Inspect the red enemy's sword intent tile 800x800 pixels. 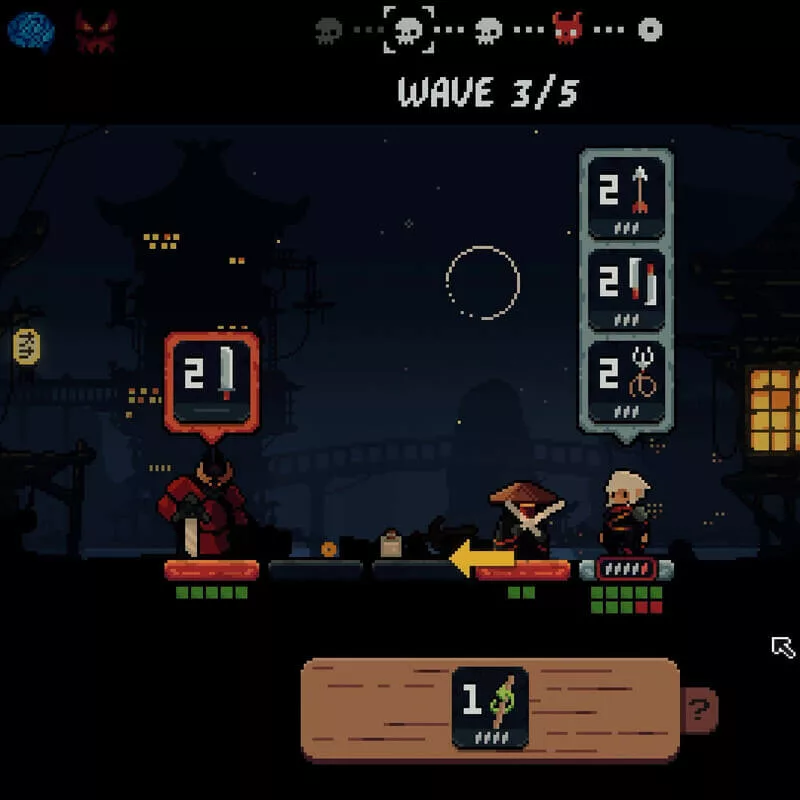(212, 382)
